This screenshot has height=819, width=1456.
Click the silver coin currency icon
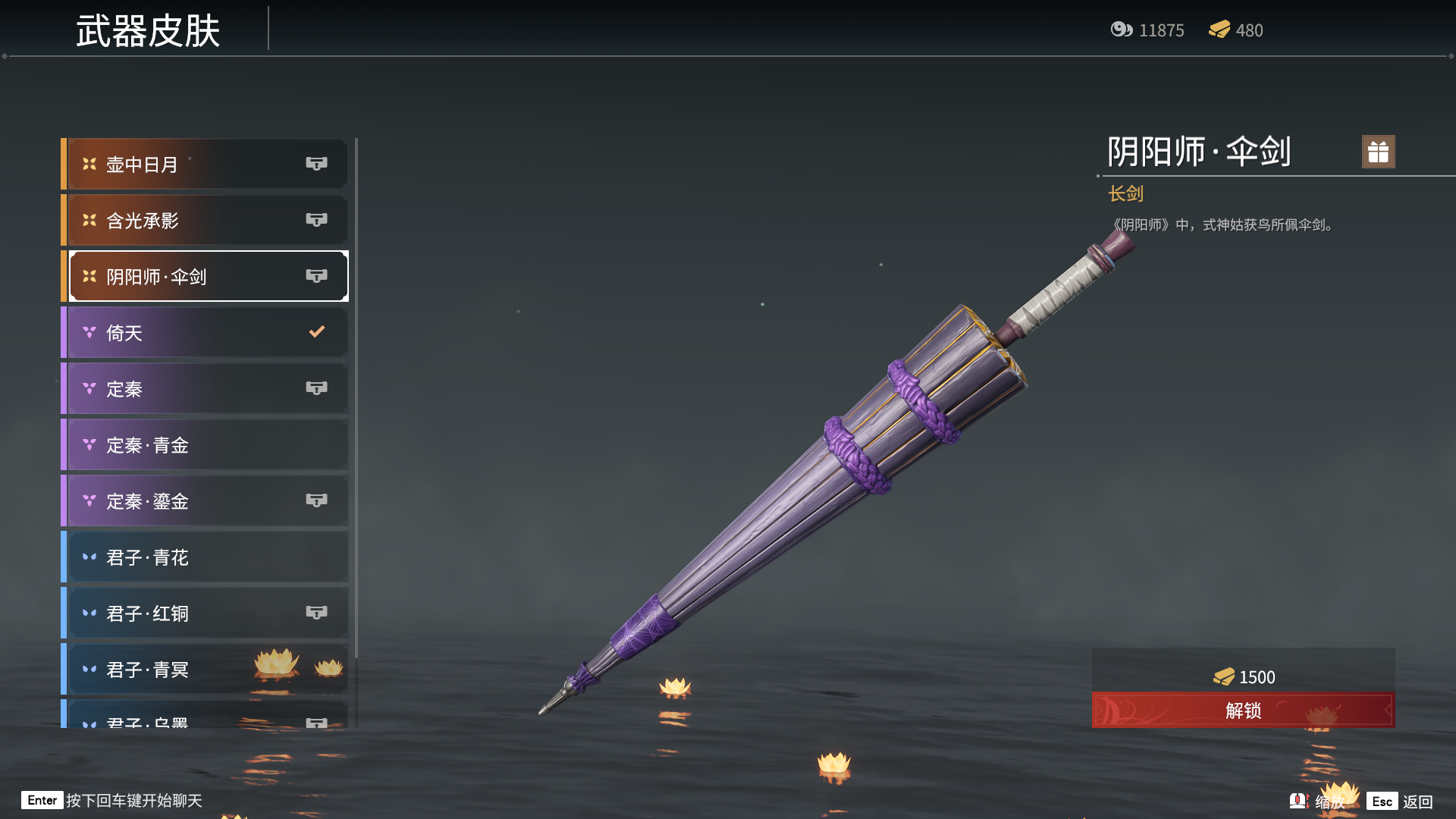[1122, 30]
